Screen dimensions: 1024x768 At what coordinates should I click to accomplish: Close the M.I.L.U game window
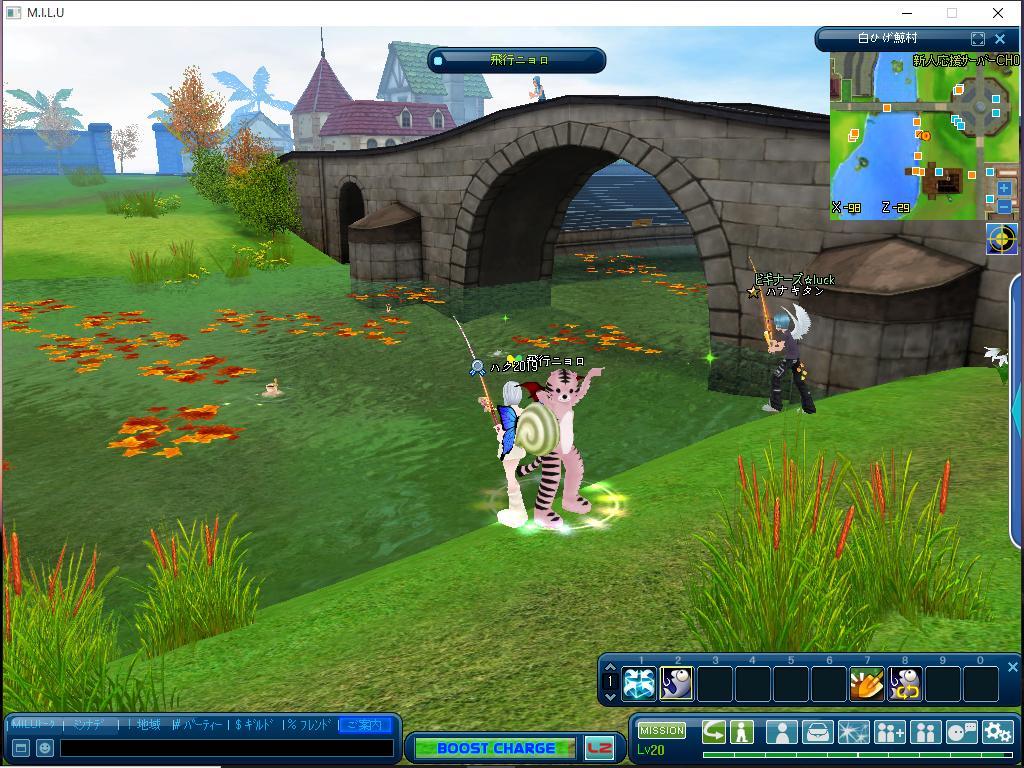tap(997, 13)
